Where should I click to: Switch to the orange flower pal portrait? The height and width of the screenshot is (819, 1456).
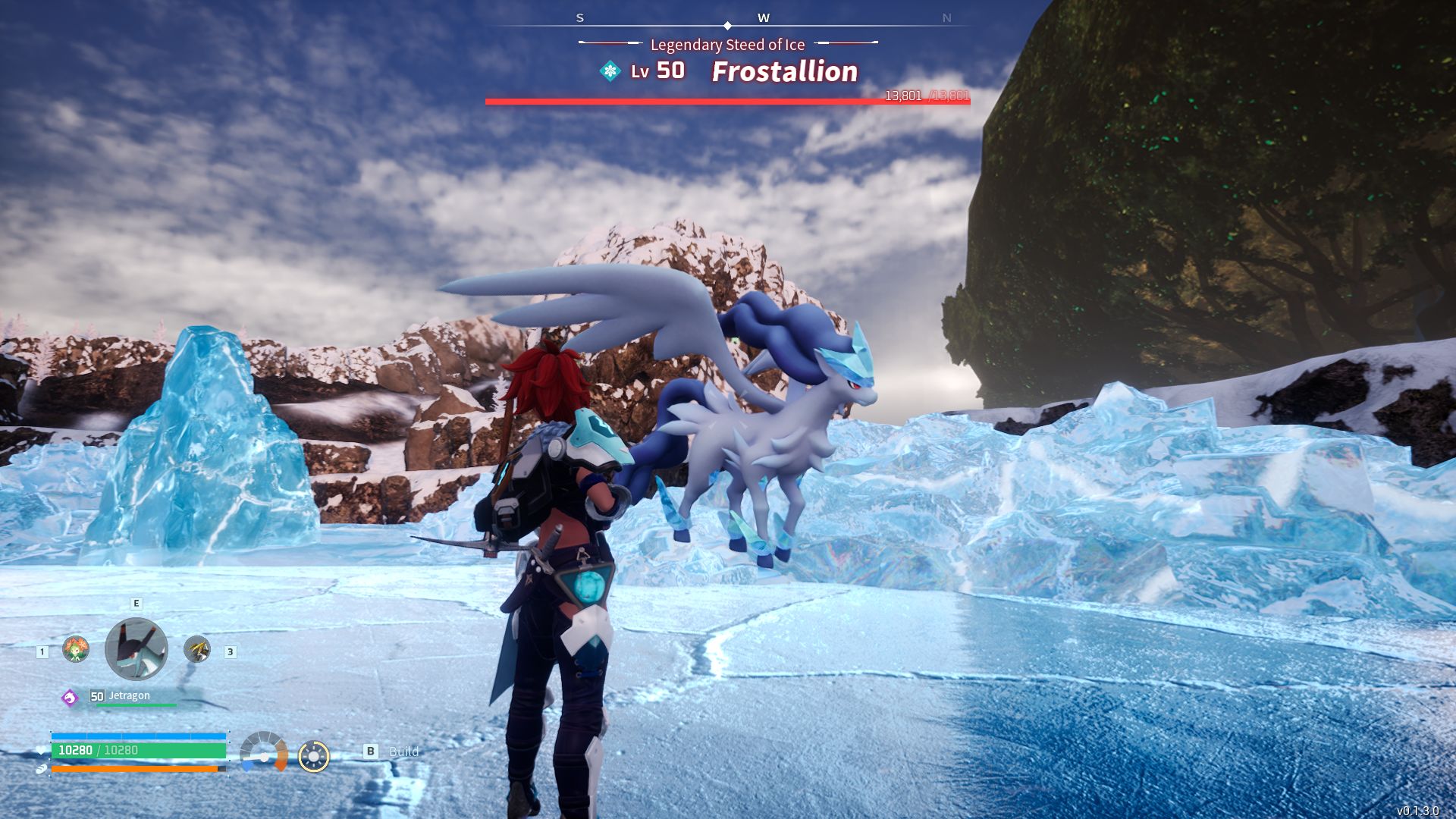click(76, 649)
